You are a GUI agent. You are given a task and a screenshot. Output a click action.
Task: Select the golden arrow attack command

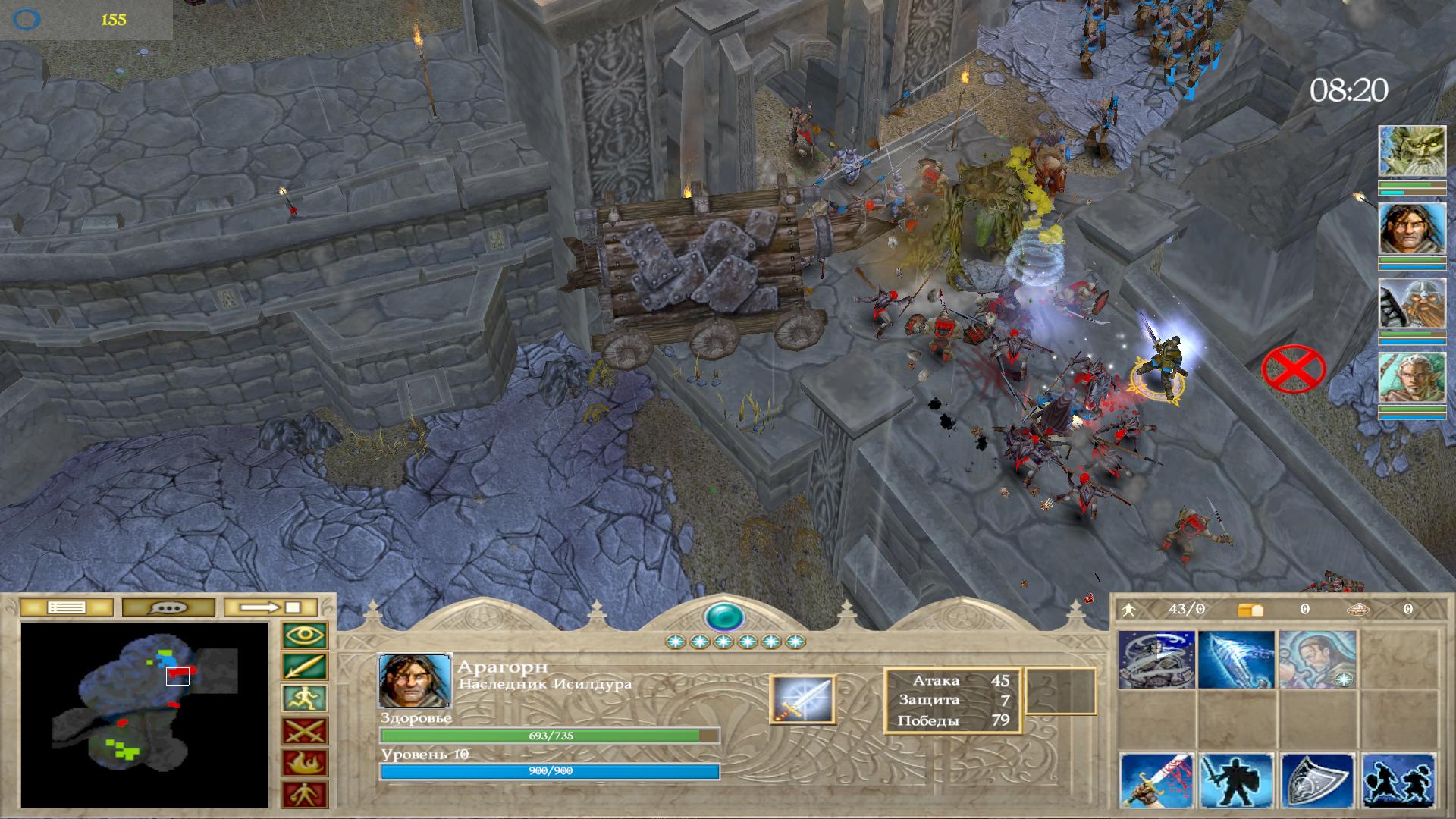(305, 667)
